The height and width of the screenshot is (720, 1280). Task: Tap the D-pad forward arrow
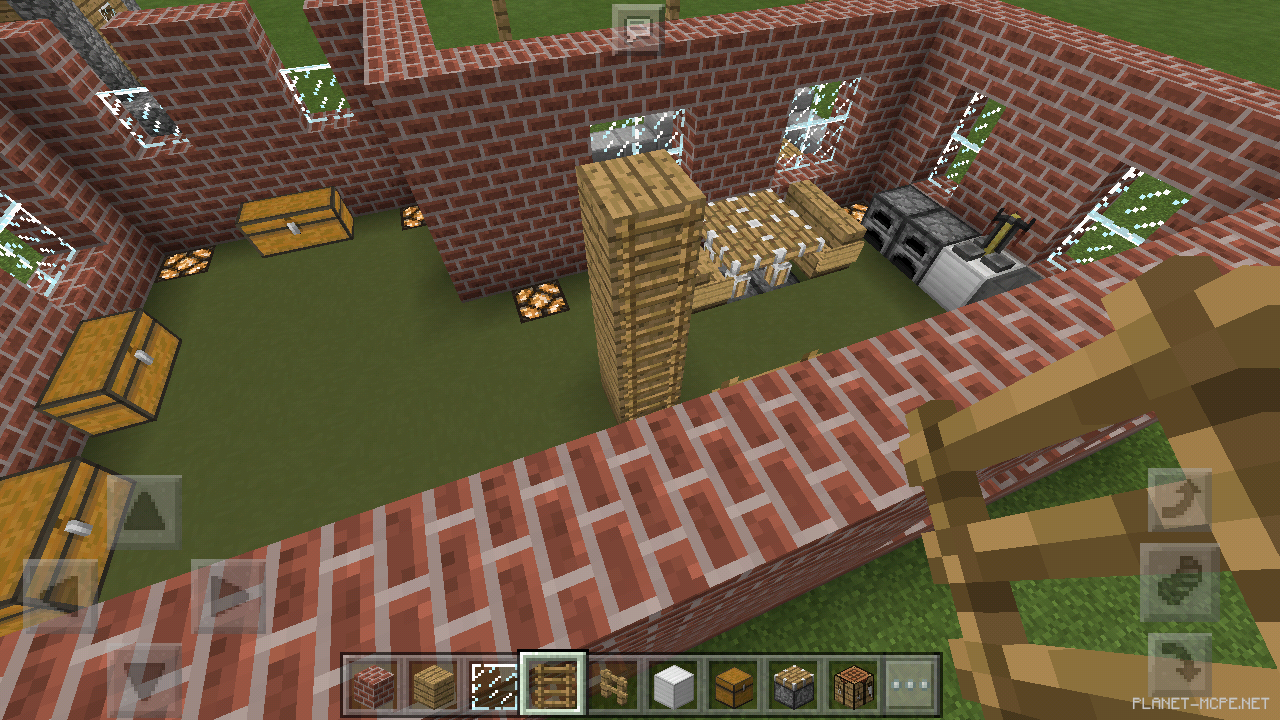click(x=145, y=513)
